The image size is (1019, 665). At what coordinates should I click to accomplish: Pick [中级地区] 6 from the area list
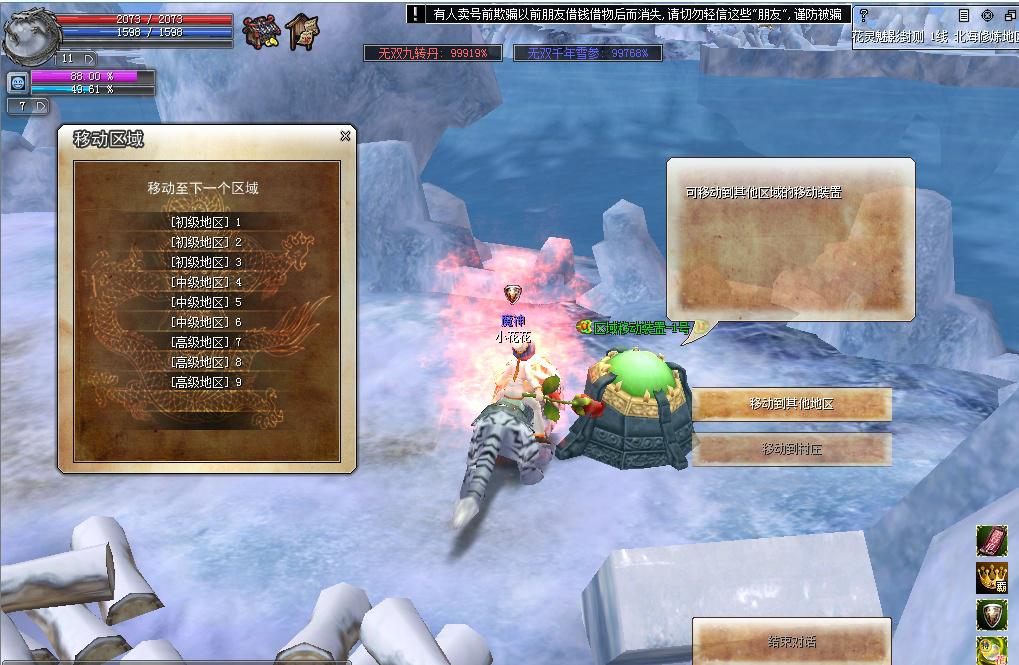pos(206,322)
